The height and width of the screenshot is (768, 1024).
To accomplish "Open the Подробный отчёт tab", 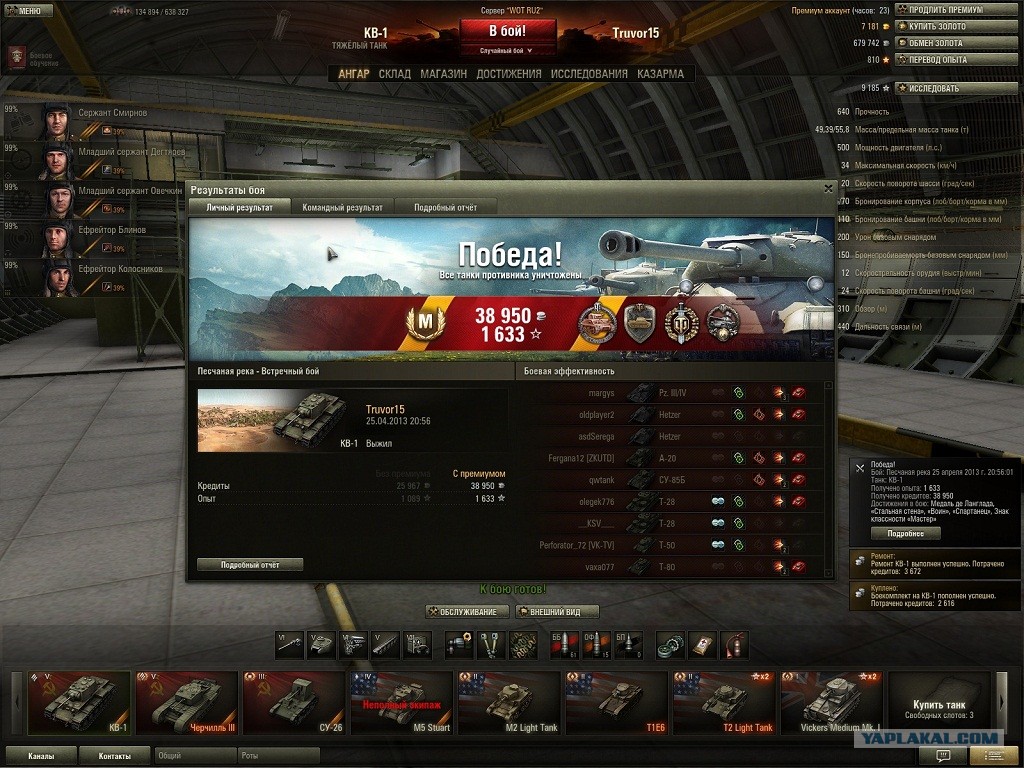I will [445, 207].
